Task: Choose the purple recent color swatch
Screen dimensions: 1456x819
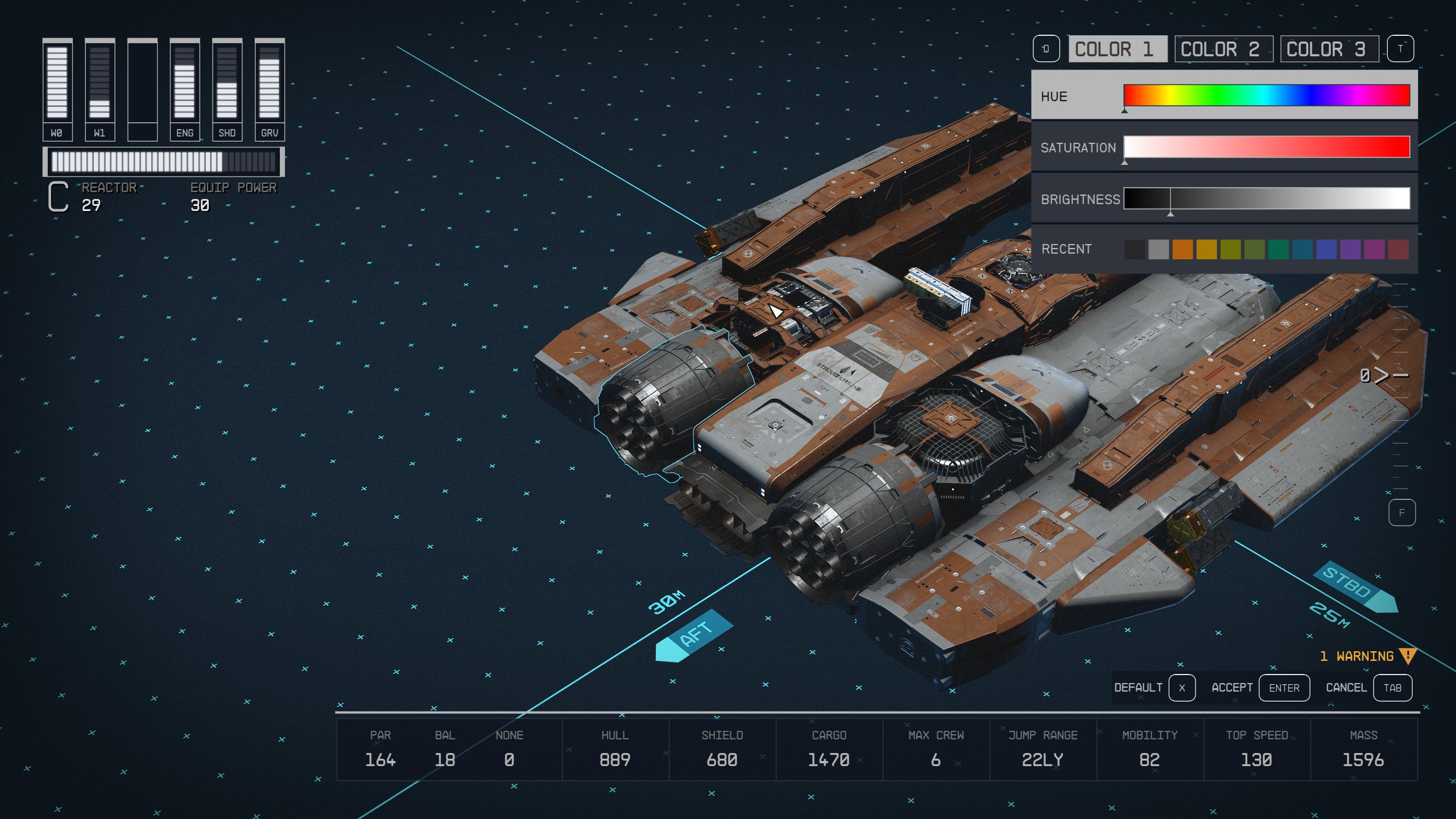Action: [x=1350, y=249]
